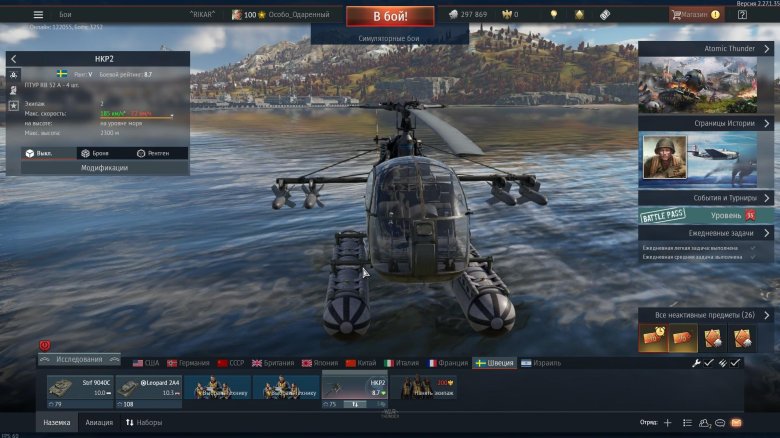
Task: Choose the Япония nation tab
Action: coord(320,363)
